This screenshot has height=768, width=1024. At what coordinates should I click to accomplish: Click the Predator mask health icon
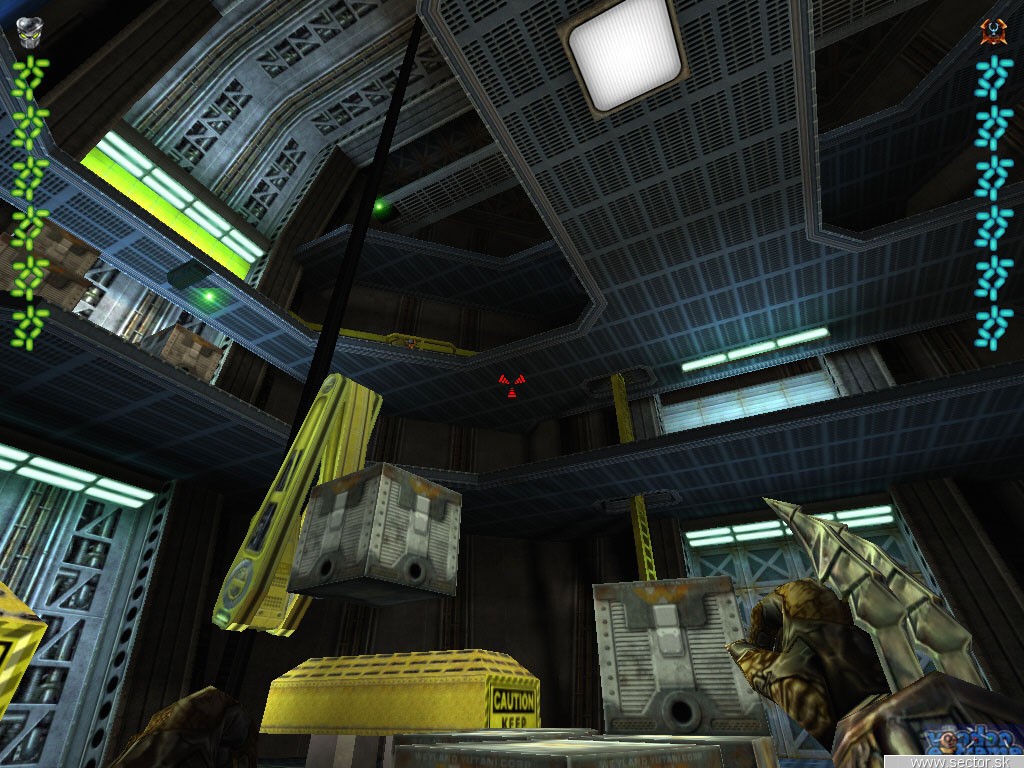click(28, 32)
